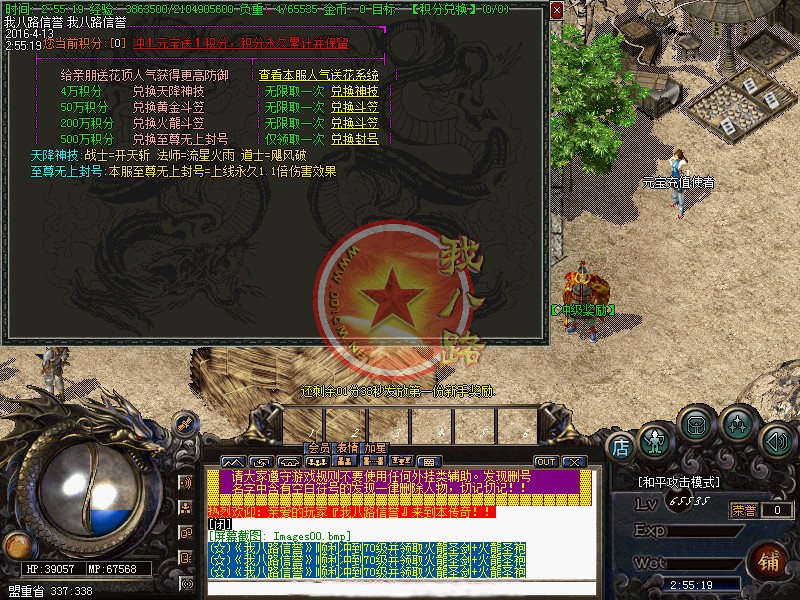The height and width of the screenshot is (600, 800).
Task: Open the 表情 emoticon tab
Action: point(347,448)
